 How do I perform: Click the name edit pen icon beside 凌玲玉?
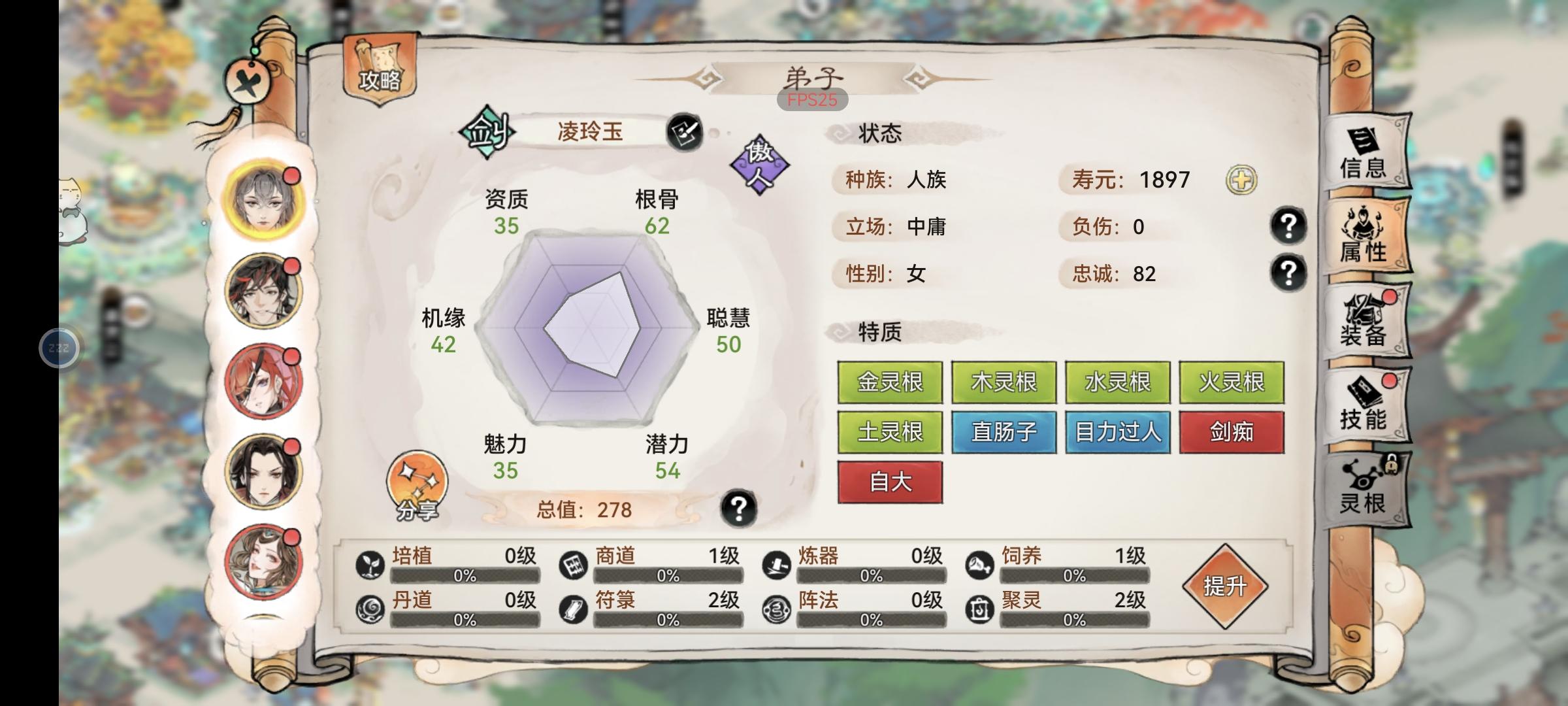tap(682, 132)
